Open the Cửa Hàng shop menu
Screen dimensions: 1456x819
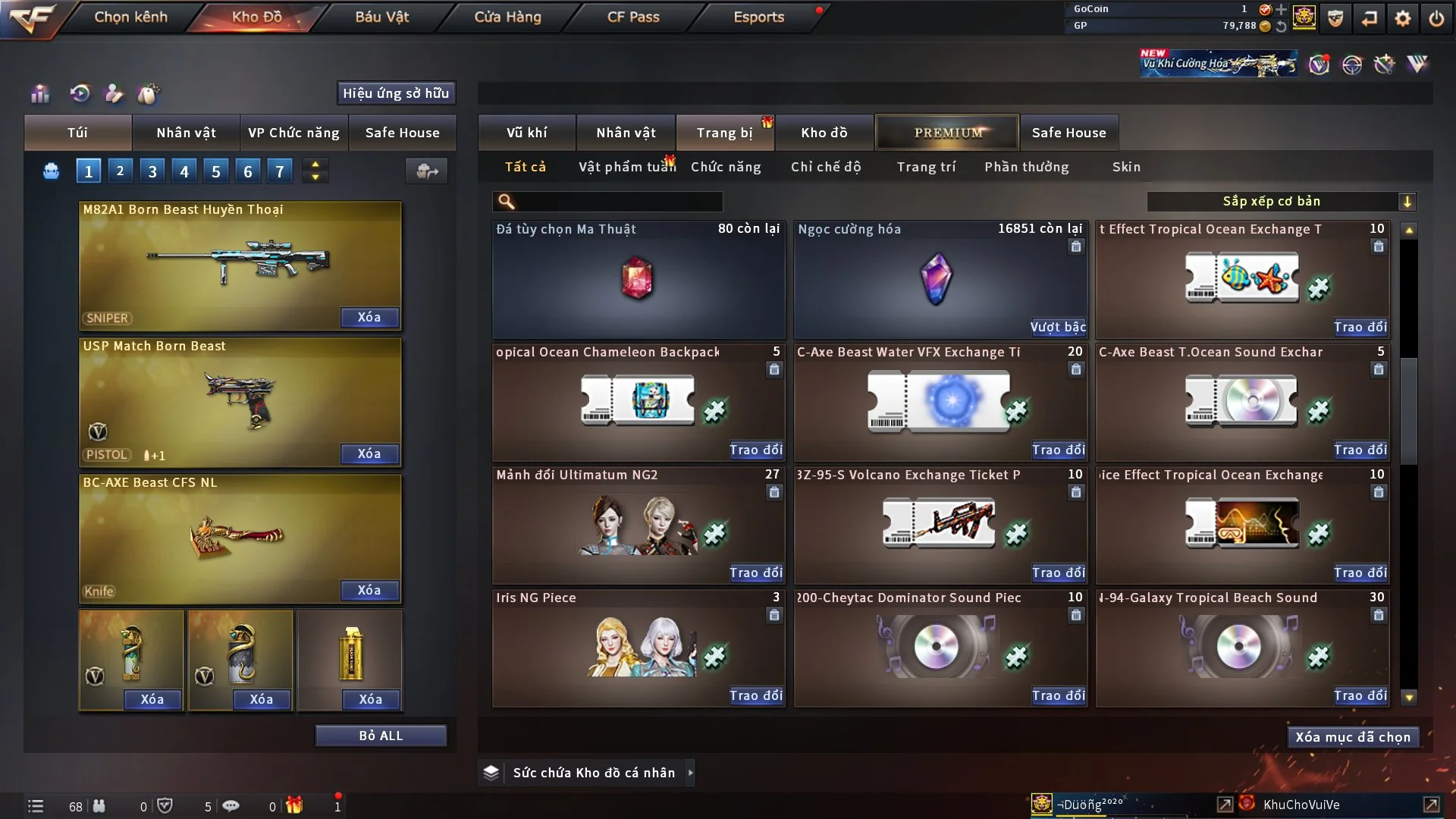[507, 17]
